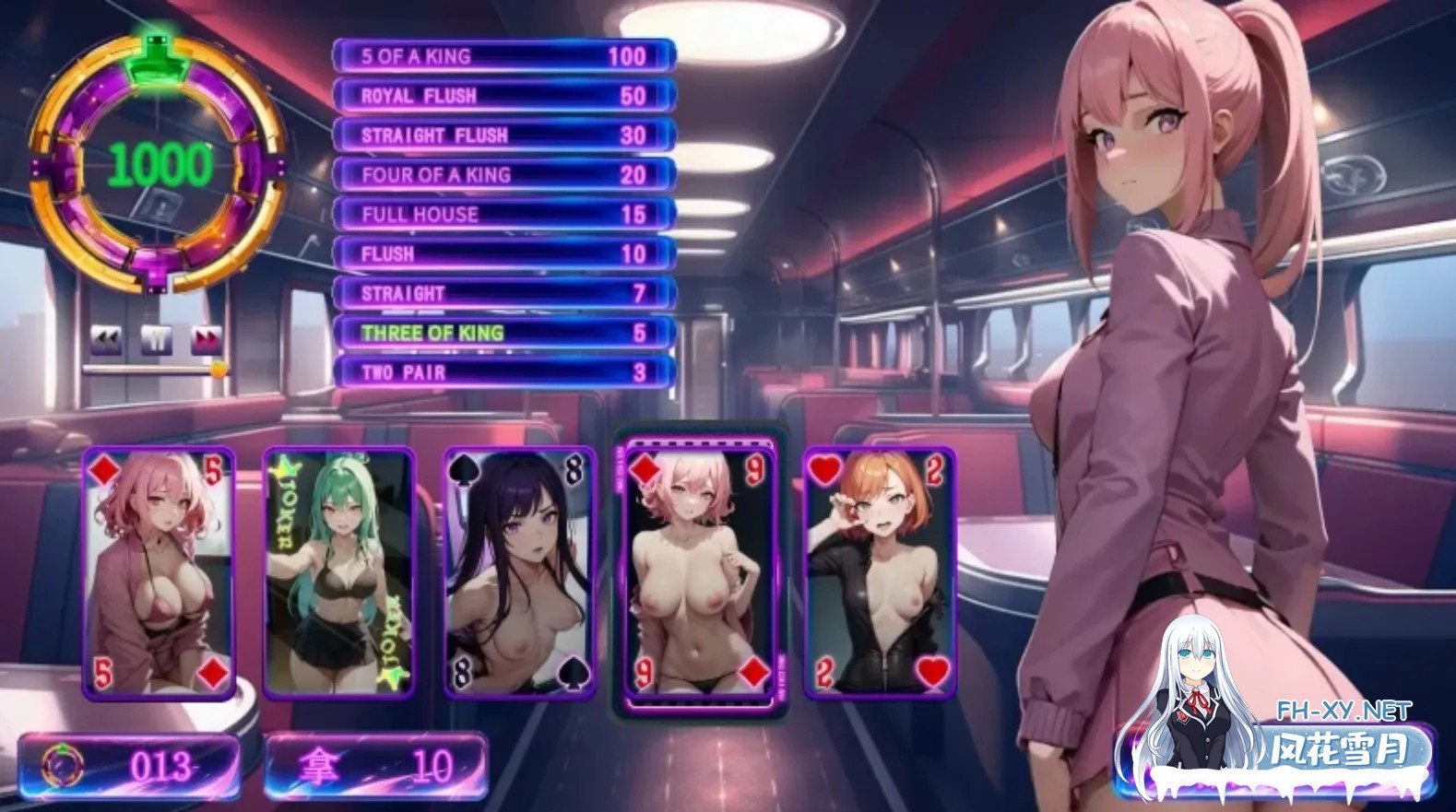The width and height of the screenshot is (1456, 812).
Task: Select the 9 of diamonds card
Action: coord(699,572)
